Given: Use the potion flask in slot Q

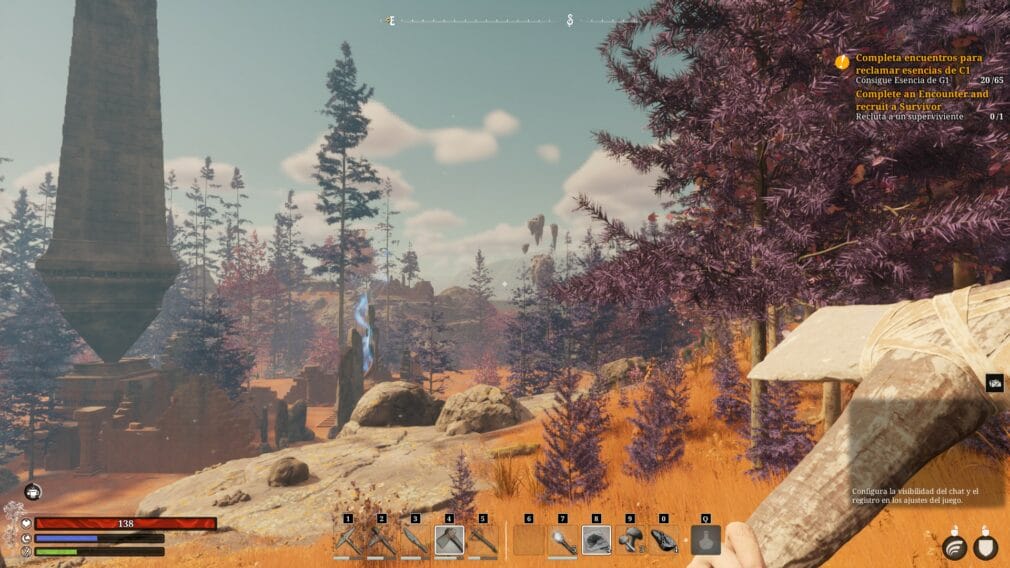Looking at the screenshot, I should pos(705,541).
